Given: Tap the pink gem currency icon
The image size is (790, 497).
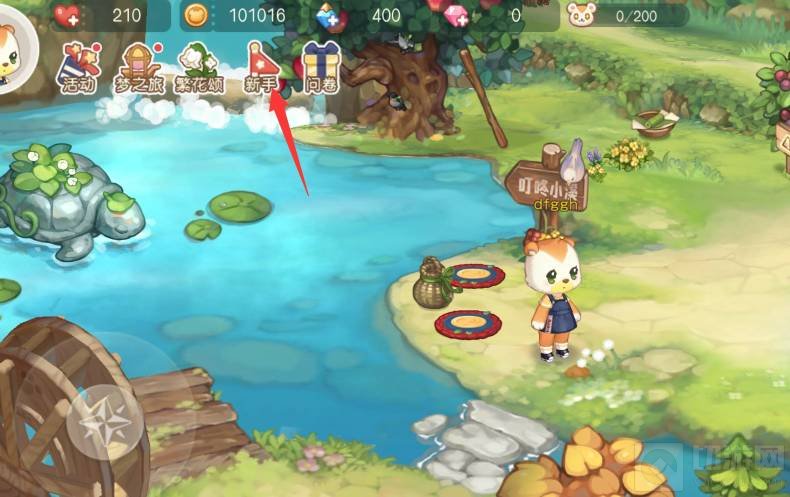Looking at the screenshot, I should click(456, 14).
